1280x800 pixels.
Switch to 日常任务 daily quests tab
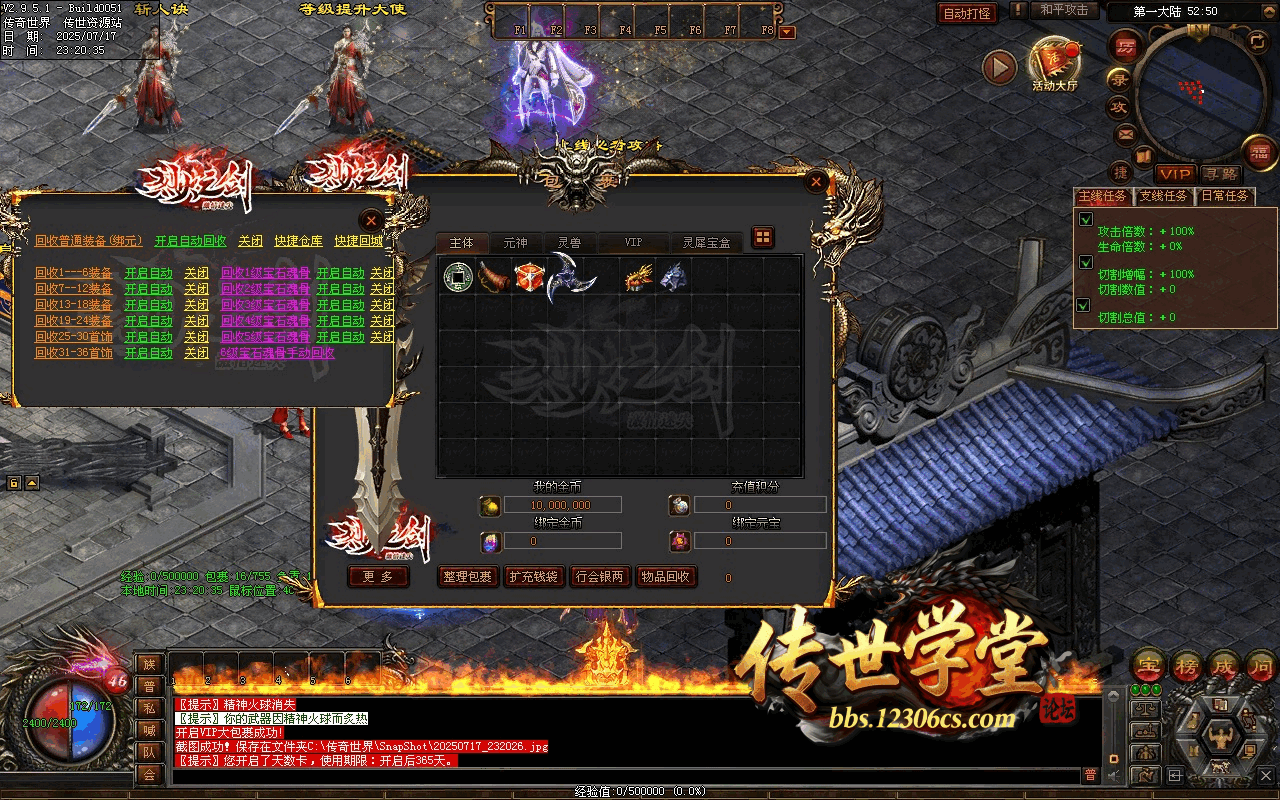tap(1225, 196)
